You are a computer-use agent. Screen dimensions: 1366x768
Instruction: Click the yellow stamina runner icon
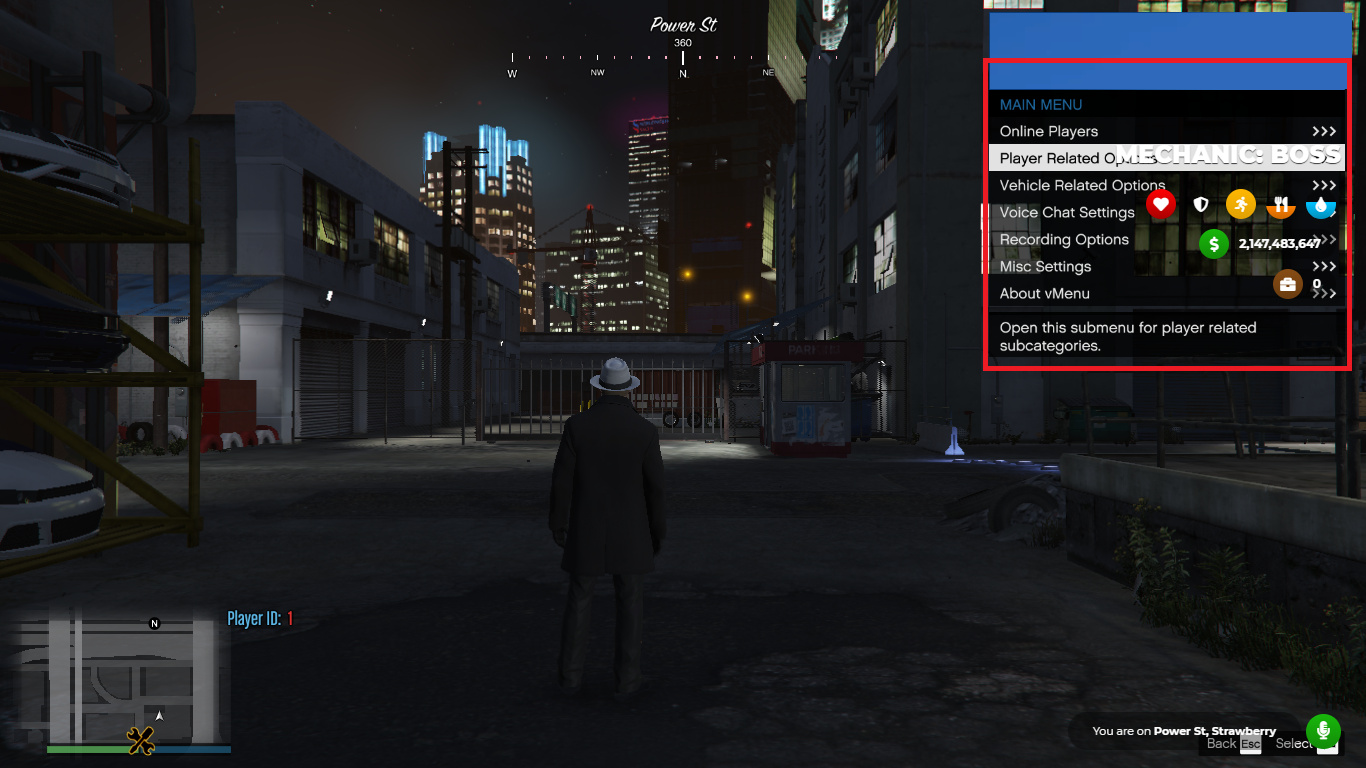(1240, 204)
